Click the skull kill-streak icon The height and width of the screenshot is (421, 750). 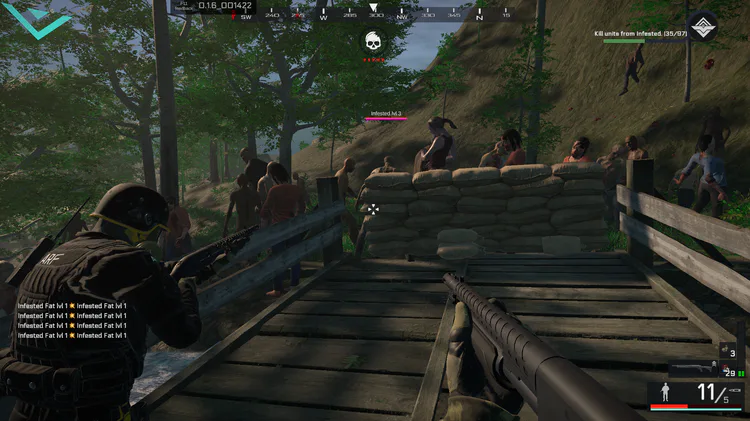373,41
